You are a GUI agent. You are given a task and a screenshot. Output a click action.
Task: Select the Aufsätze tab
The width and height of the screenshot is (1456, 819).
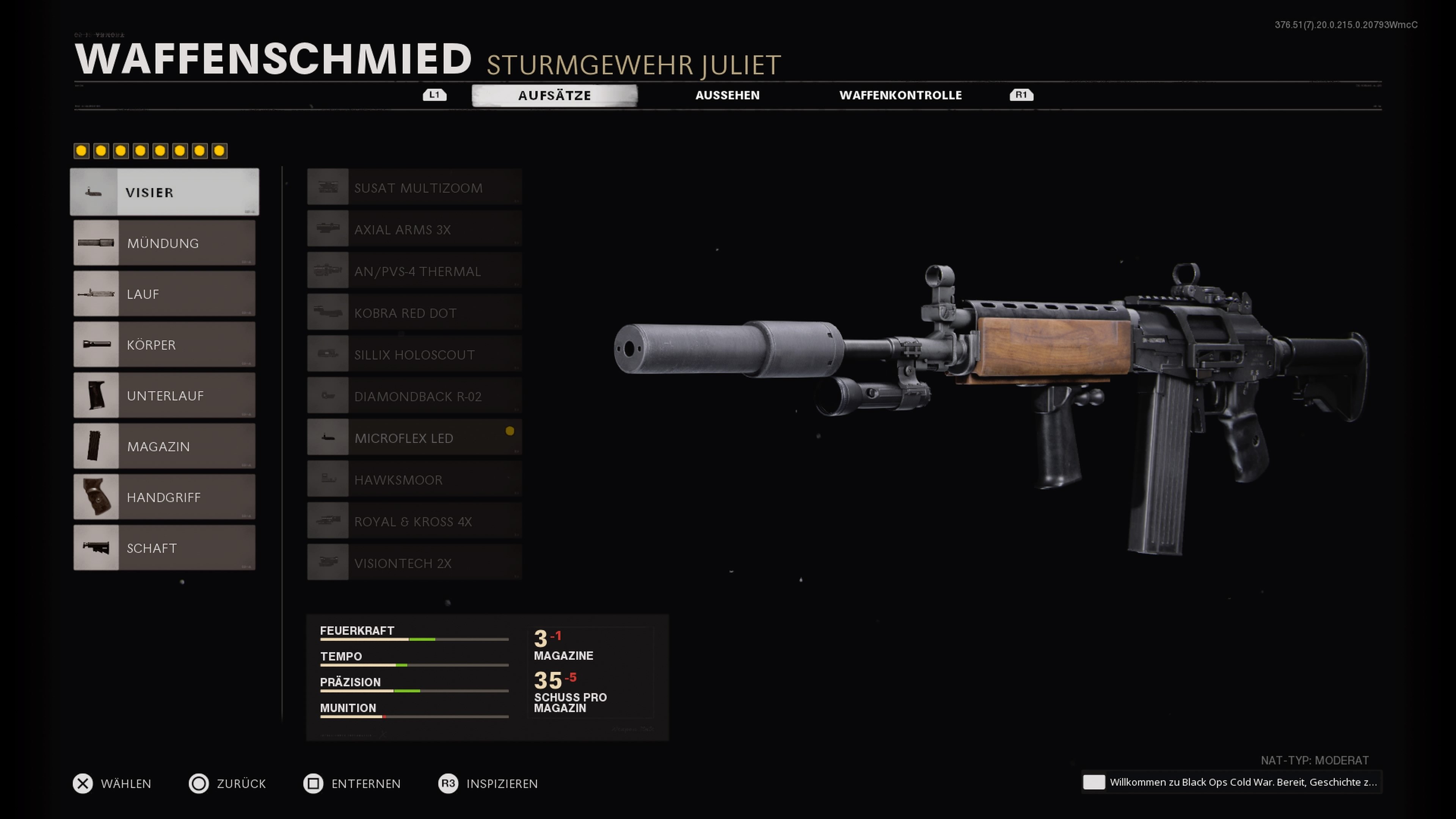[554, 96]
